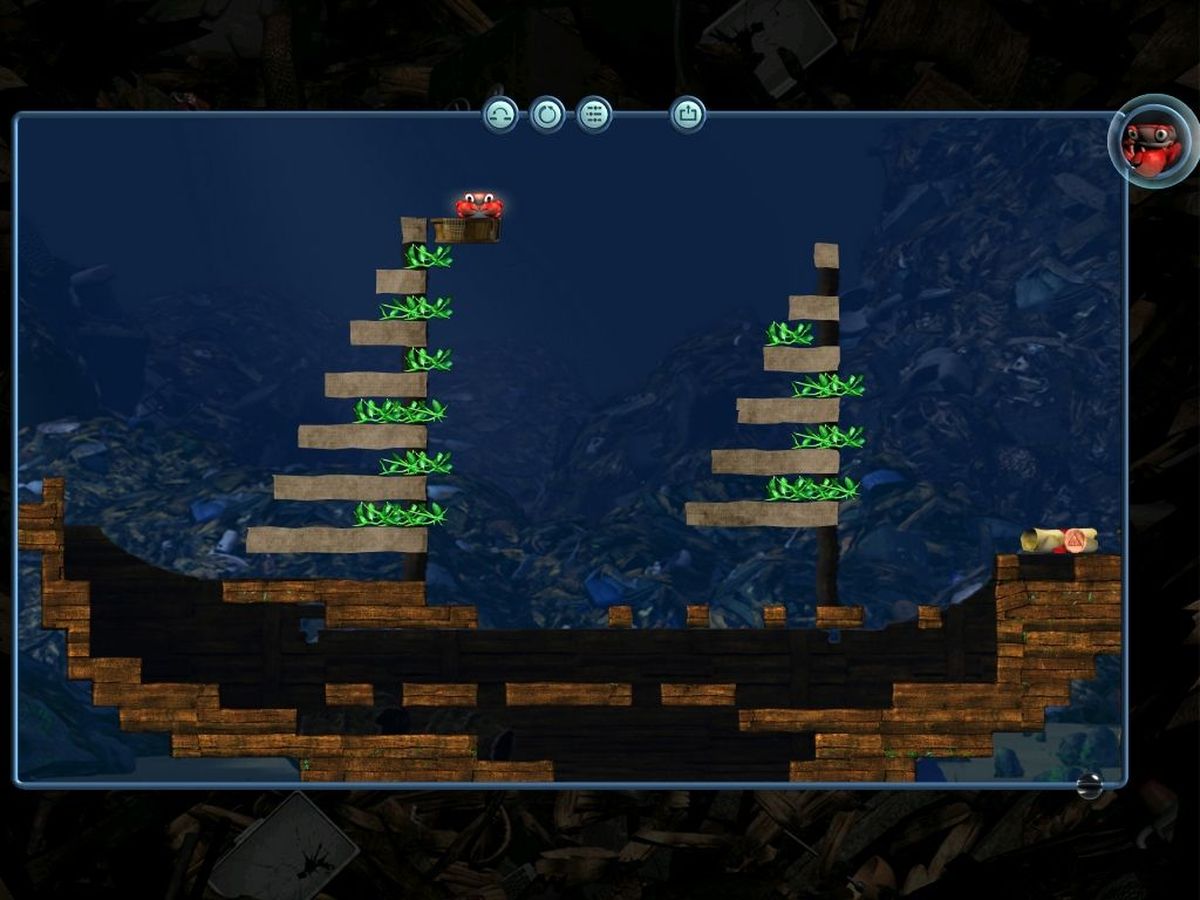1200x900 pixels.
Task: Restart the level with the circular arrow
Action: (547, 115)
